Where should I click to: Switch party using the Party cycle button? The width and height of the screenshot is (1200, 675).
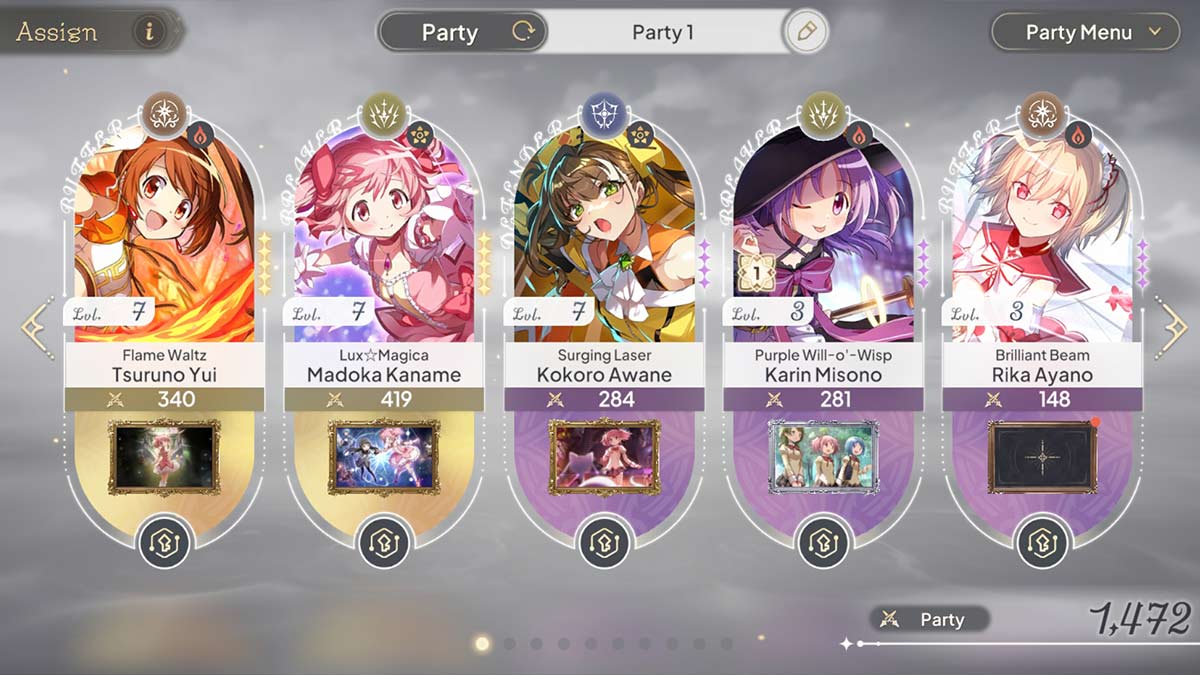(522, 32)
